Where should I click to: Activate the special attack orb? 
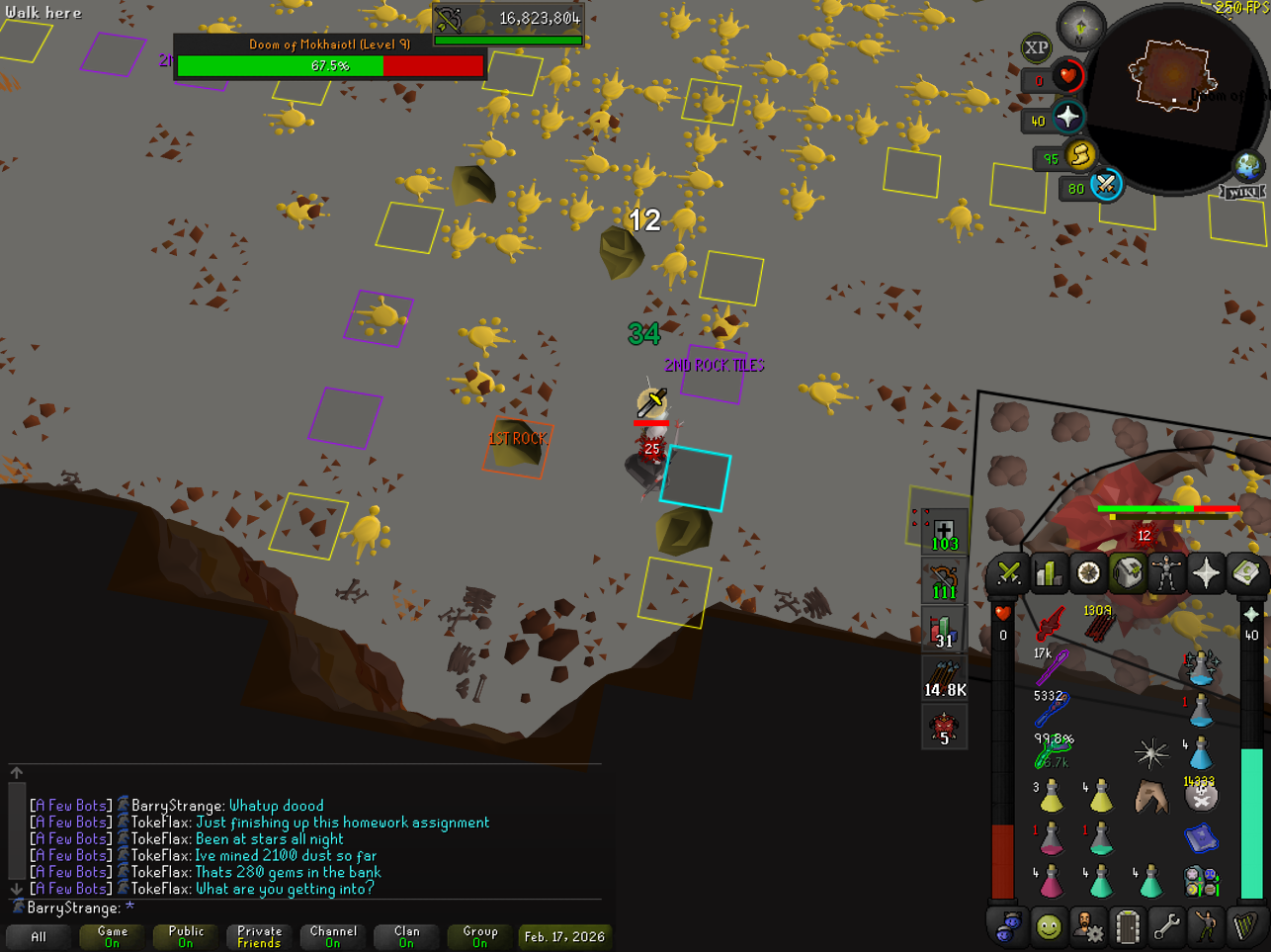click(1106, 185)
